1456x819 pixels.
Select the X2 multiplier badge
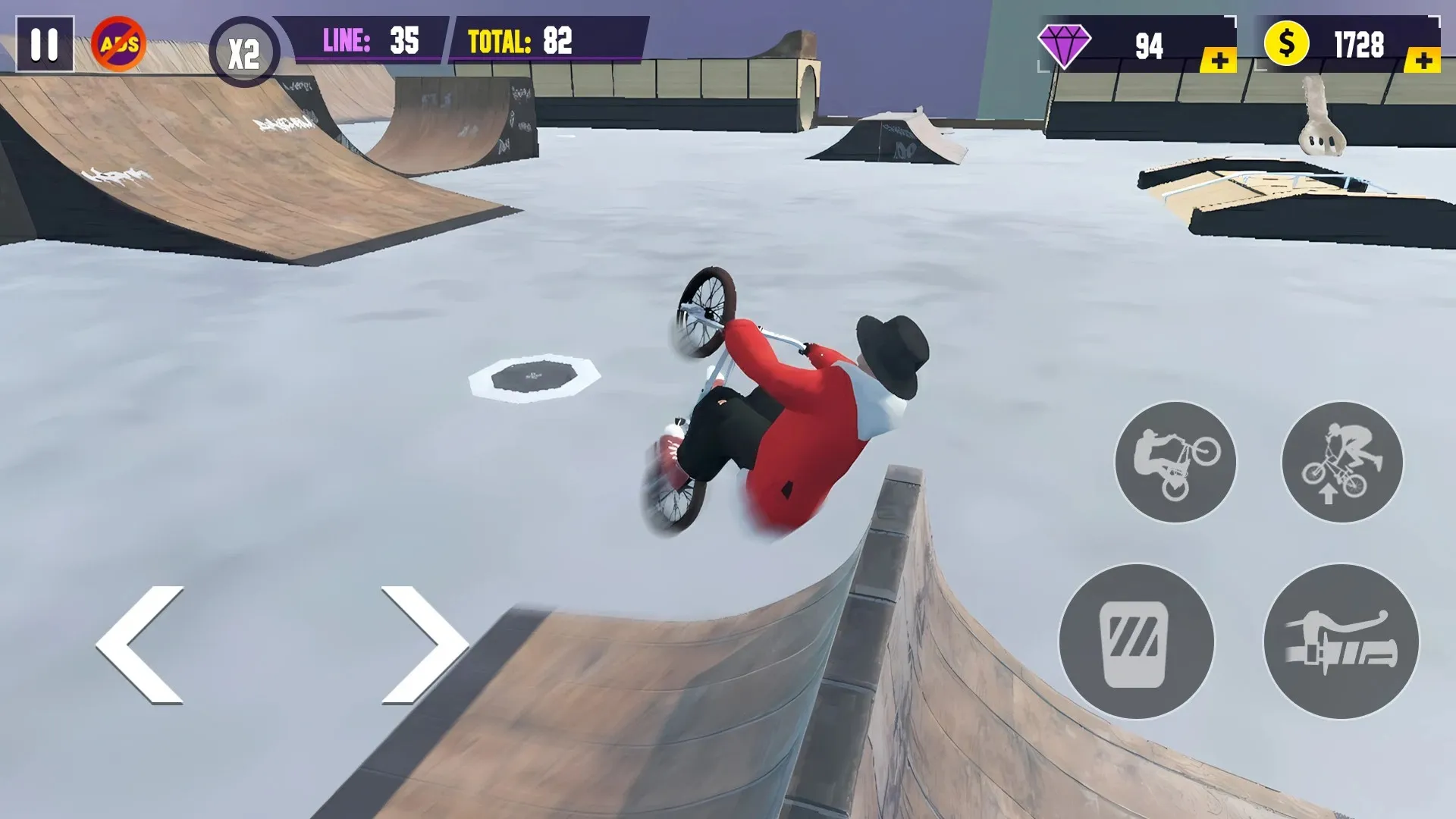click(244, 49)
